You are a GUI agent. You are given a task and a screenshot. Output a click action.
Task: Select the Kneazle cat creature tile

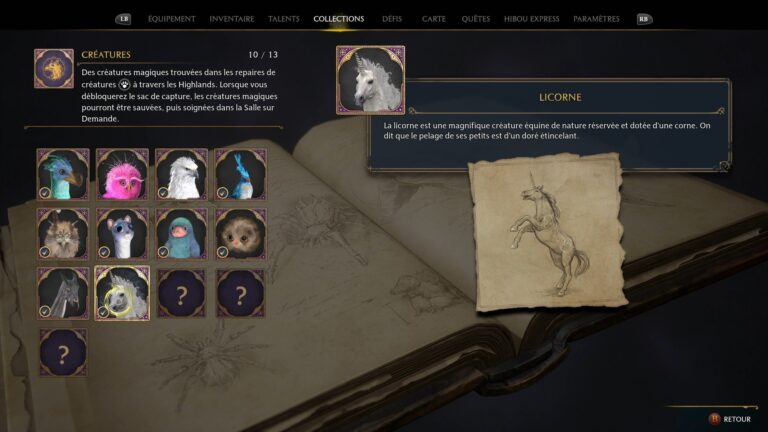(x=63, y=233)
